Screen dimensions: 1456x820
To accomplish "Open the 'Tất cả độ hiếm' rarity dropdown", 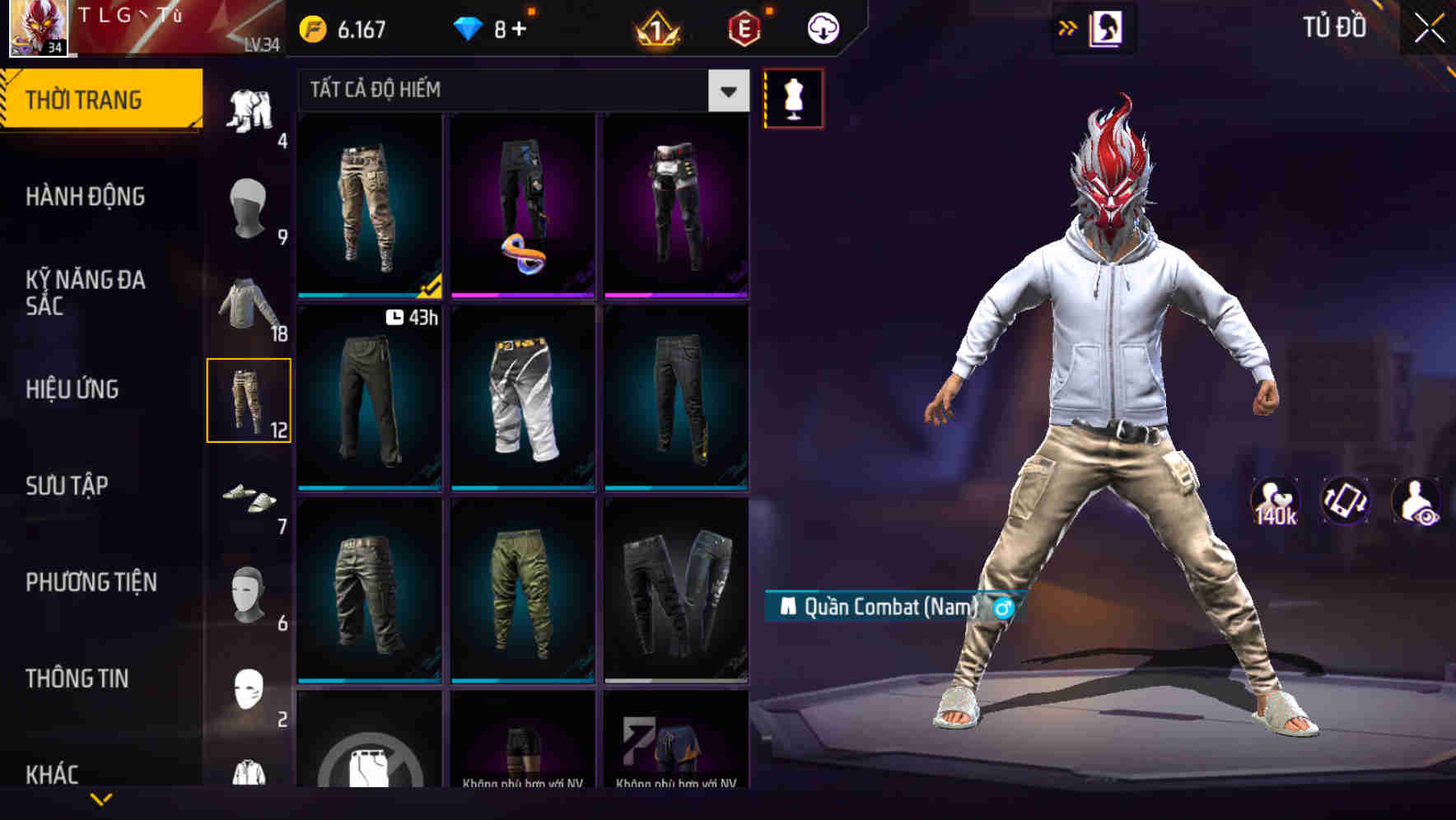I will [x=519, y=91].
